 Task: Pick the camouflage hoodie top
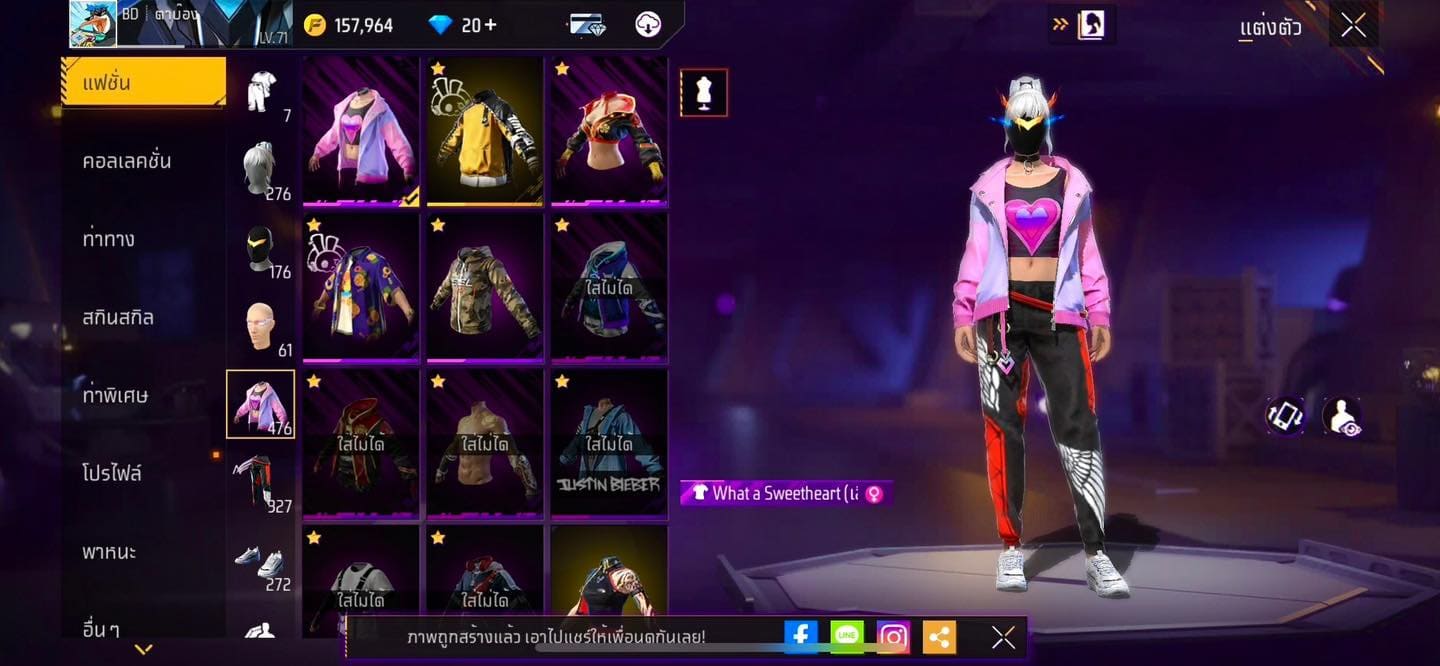point(485,287)
